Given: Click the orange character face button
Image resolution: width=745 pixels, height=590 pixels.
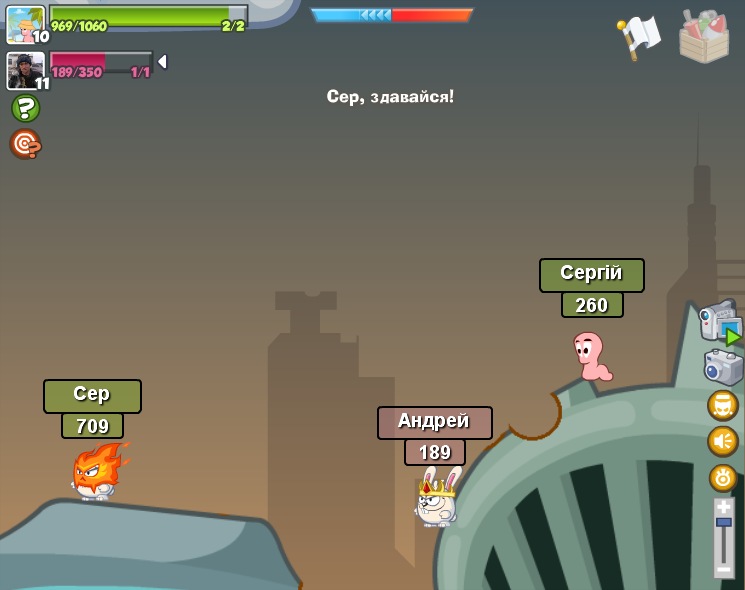Looking at the screenshot, I should pyautogui.click(x=723, y=405).
